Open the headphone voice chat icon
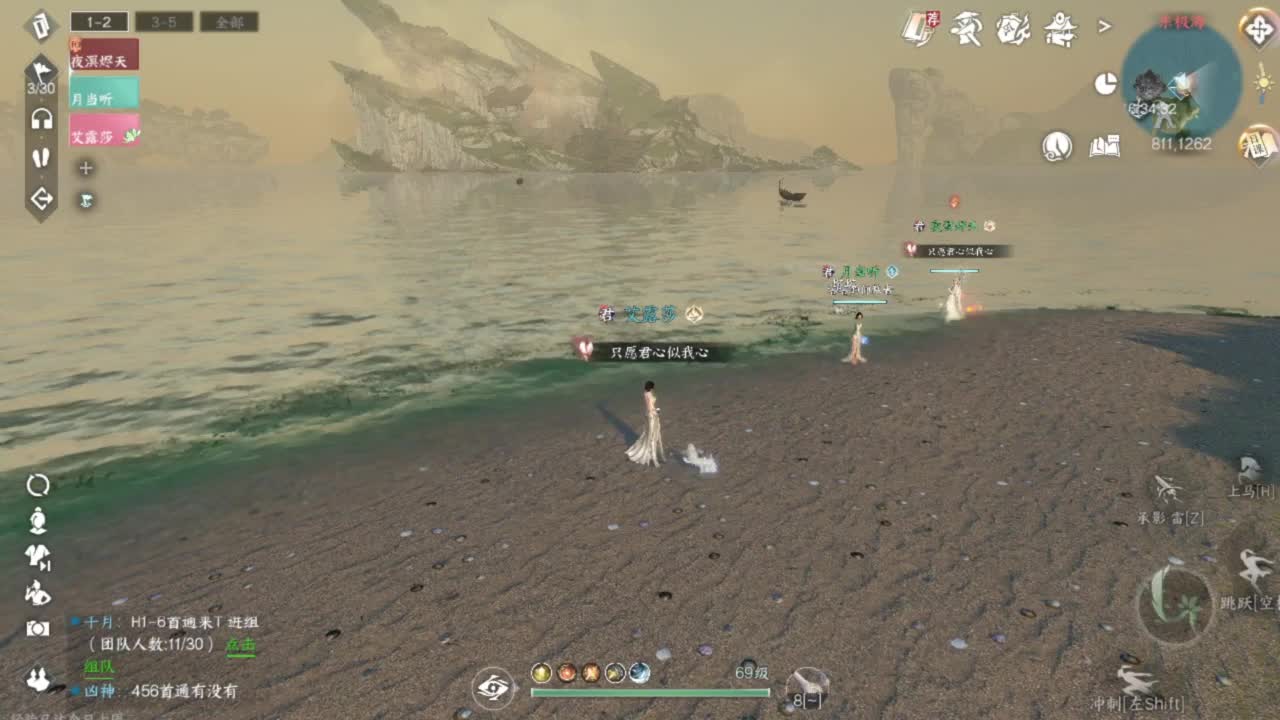The height and width of the screenshot is (720, 1280). pyautogui.click(x=41, y=120)
